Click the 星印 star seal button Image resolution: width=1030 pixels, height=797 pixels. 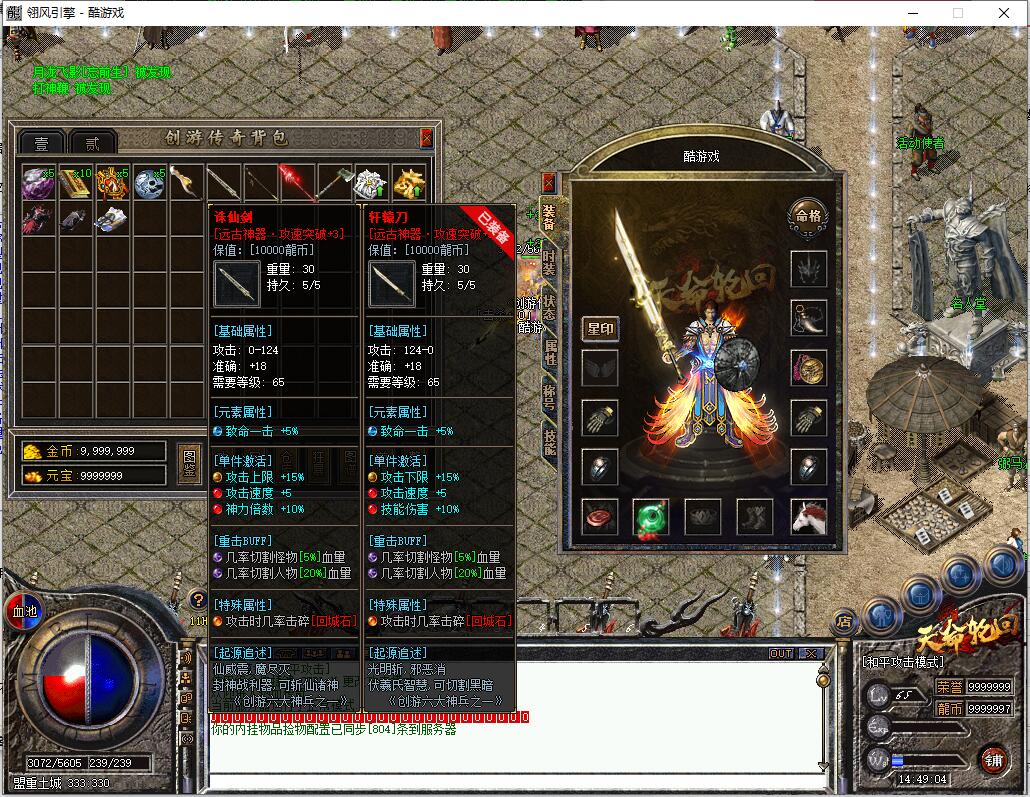coord(600,328)
